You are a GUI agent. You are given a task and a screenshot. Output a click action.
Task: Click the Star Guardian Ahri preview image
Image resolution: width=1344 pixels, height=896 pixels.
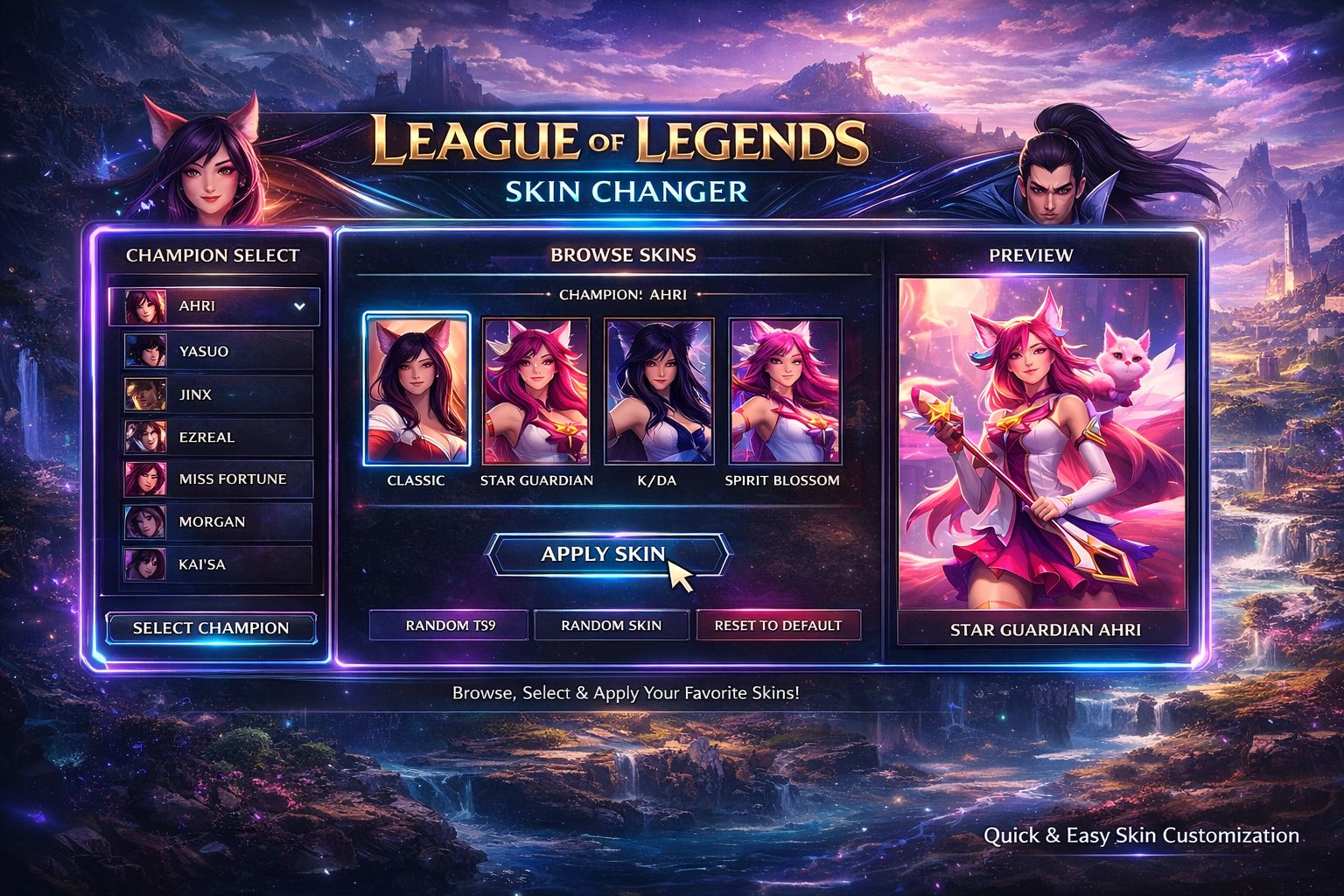click(x=1042, y=444)
